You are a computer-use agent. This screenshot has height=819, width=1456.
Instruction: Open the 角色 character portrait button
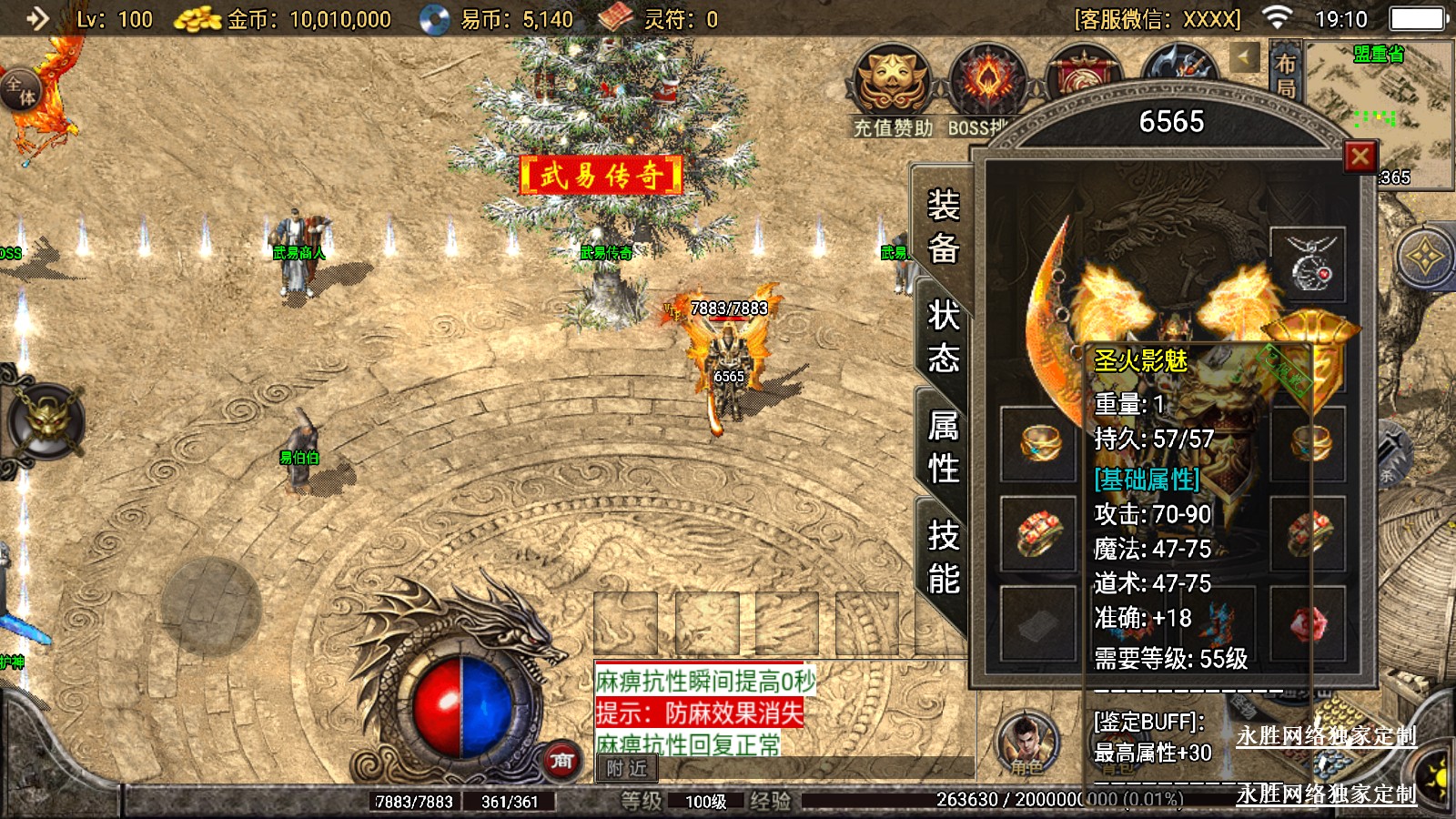click(1027, 743)
